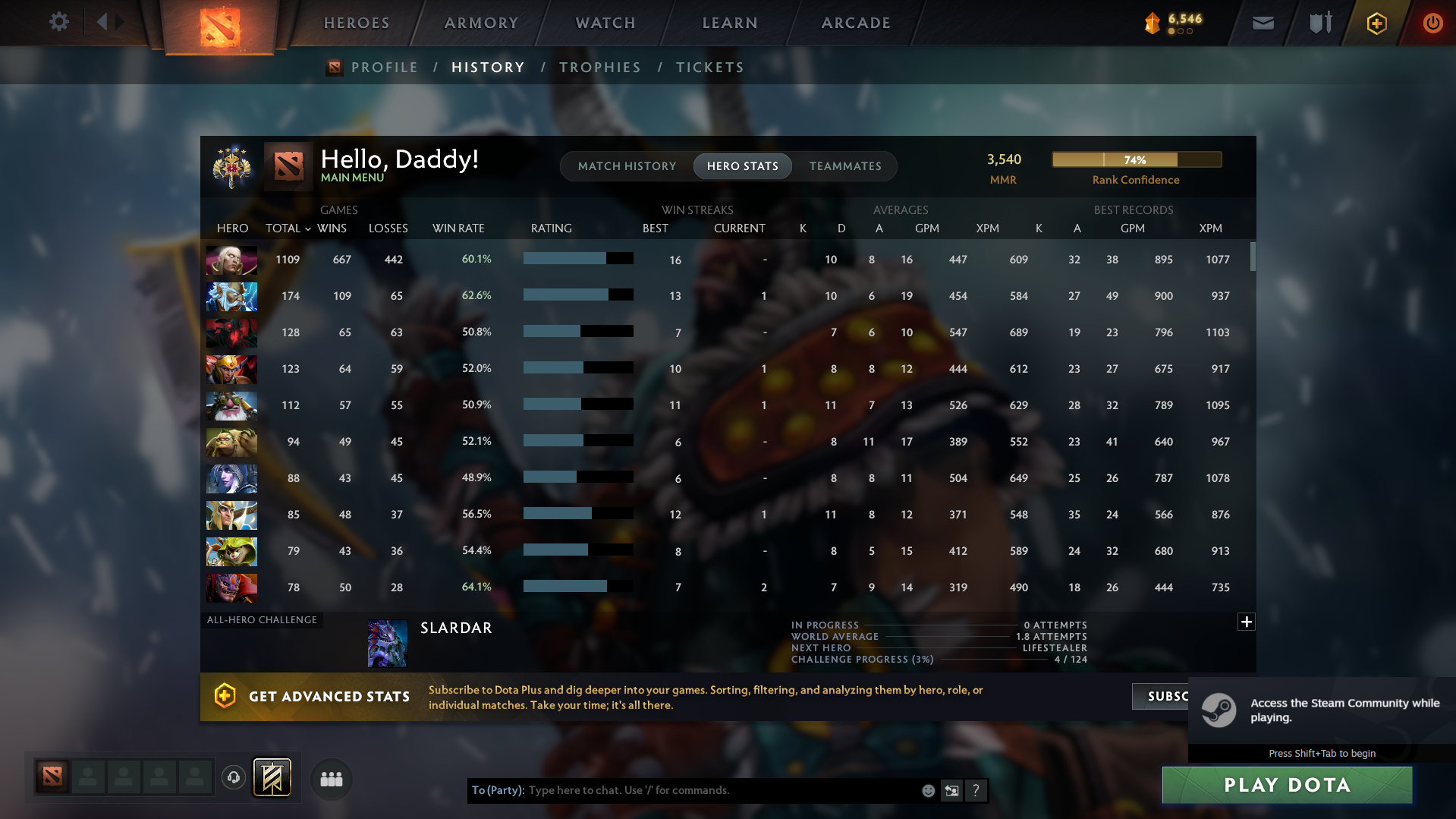Expand the all-hero challenge plus button
This screenshot has width=1456, height=819.
point(1246,622)
